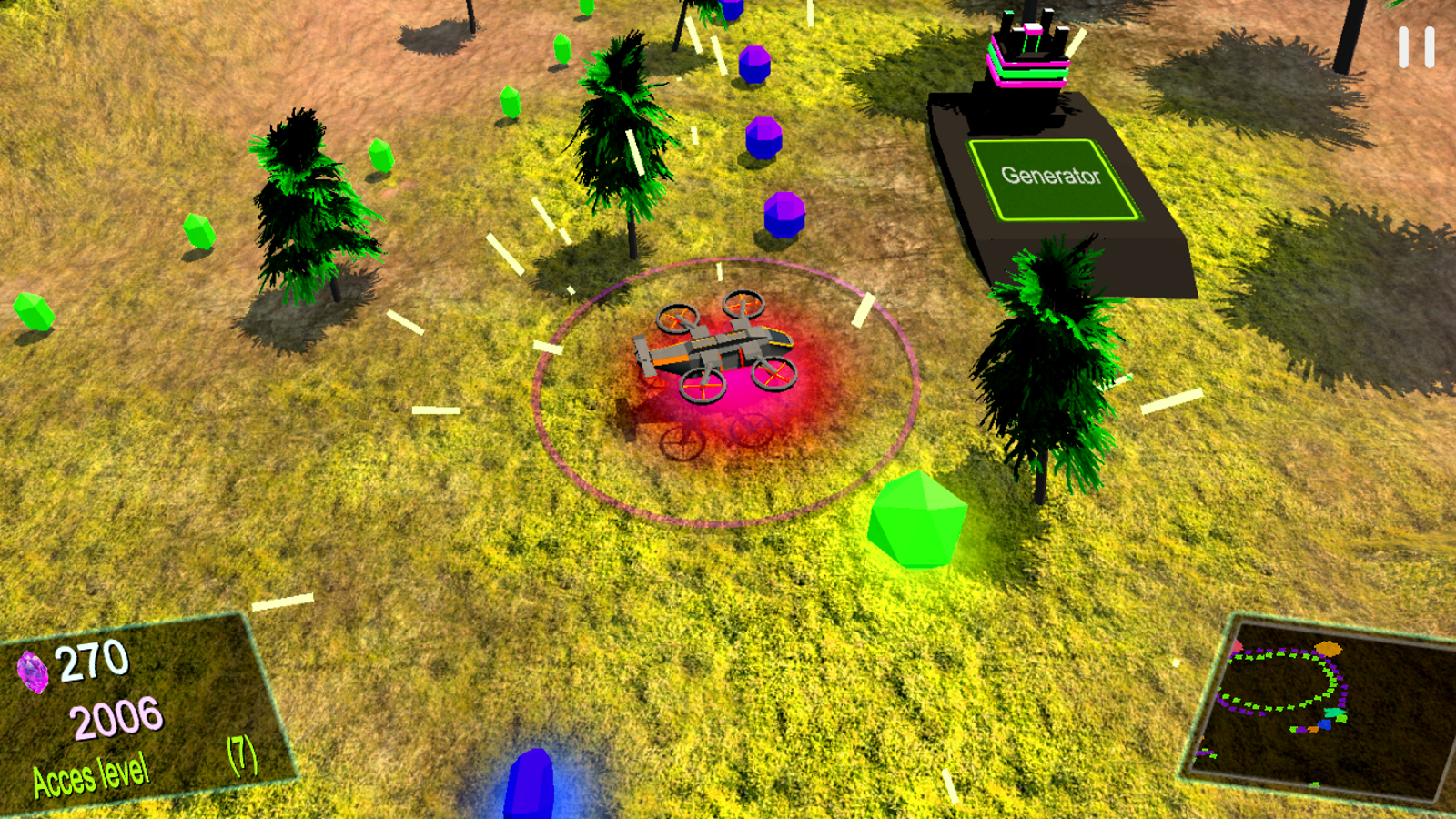1456x819 pixels.
Task: Click the teal arrow marker on the minimap
Action: pos(1334,712)
